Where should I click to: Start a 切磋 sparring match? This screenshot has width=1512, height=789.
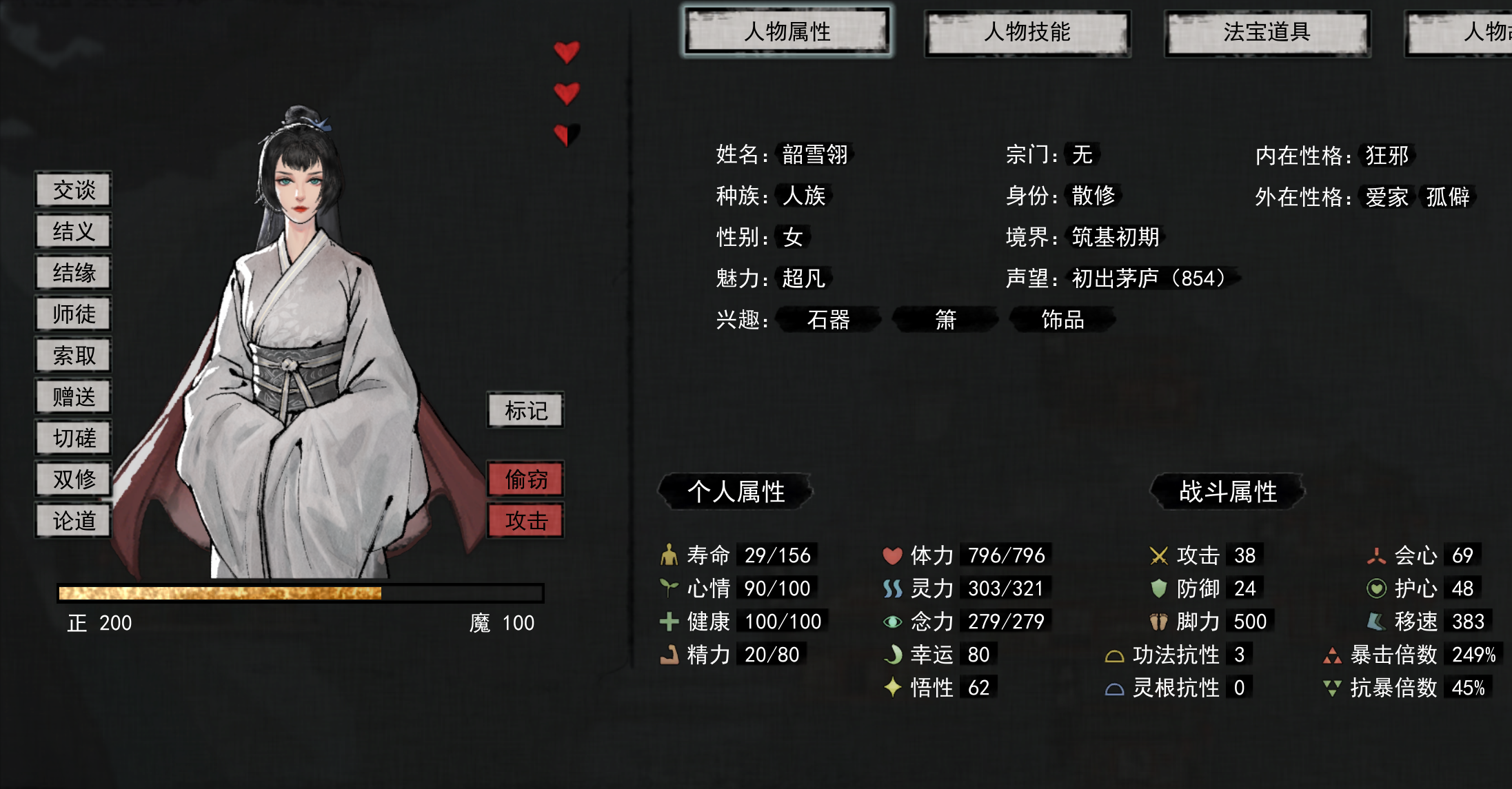tap(74, 438)
